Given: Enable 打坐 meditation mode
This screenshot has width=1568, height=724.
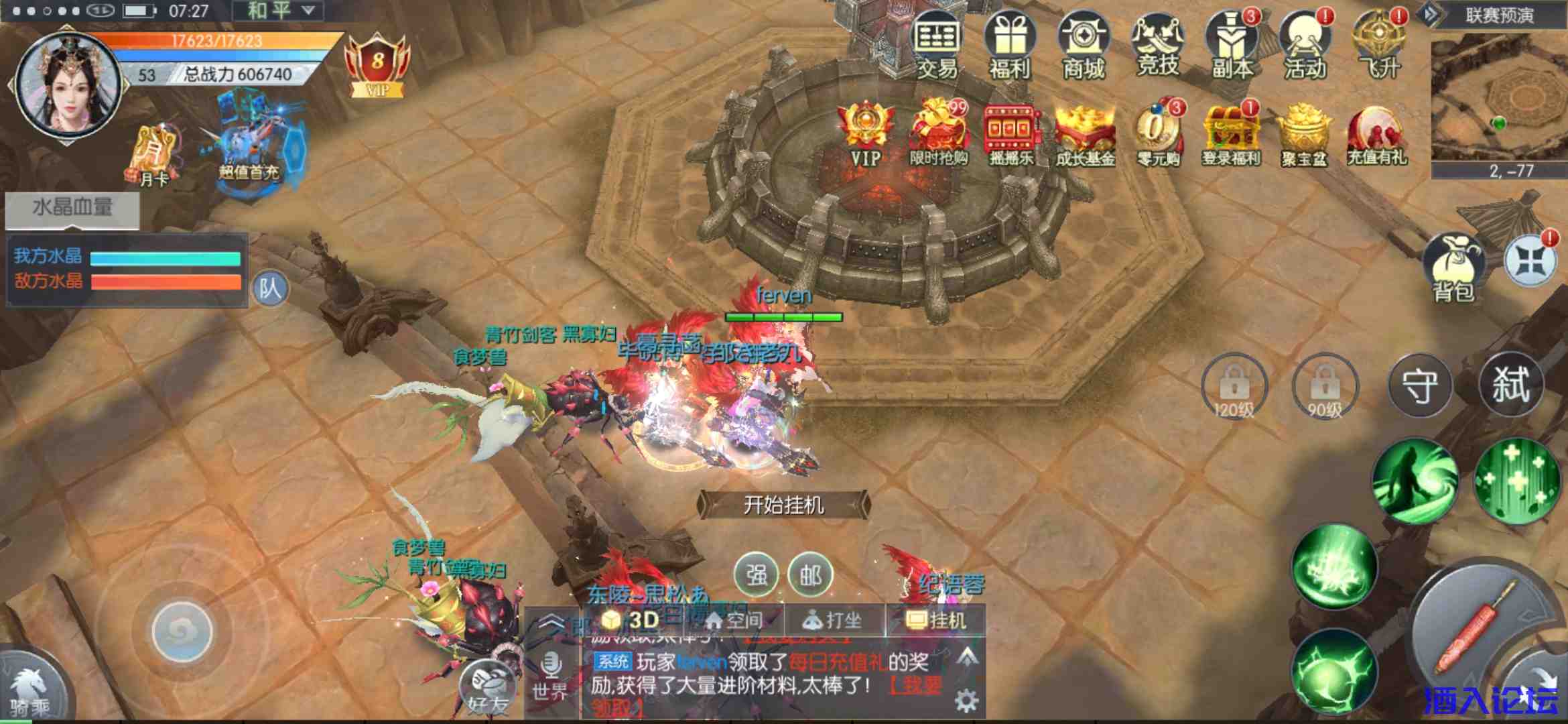Looking at the screenshot, I should pyautogui.click(x=833, y=620).
